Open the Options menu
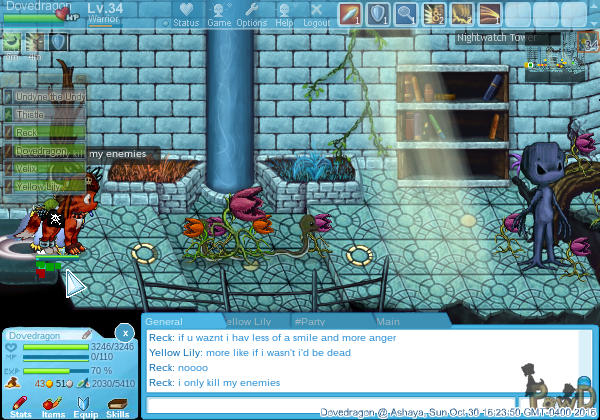This screenshot has width=600, height=420. 251,15
